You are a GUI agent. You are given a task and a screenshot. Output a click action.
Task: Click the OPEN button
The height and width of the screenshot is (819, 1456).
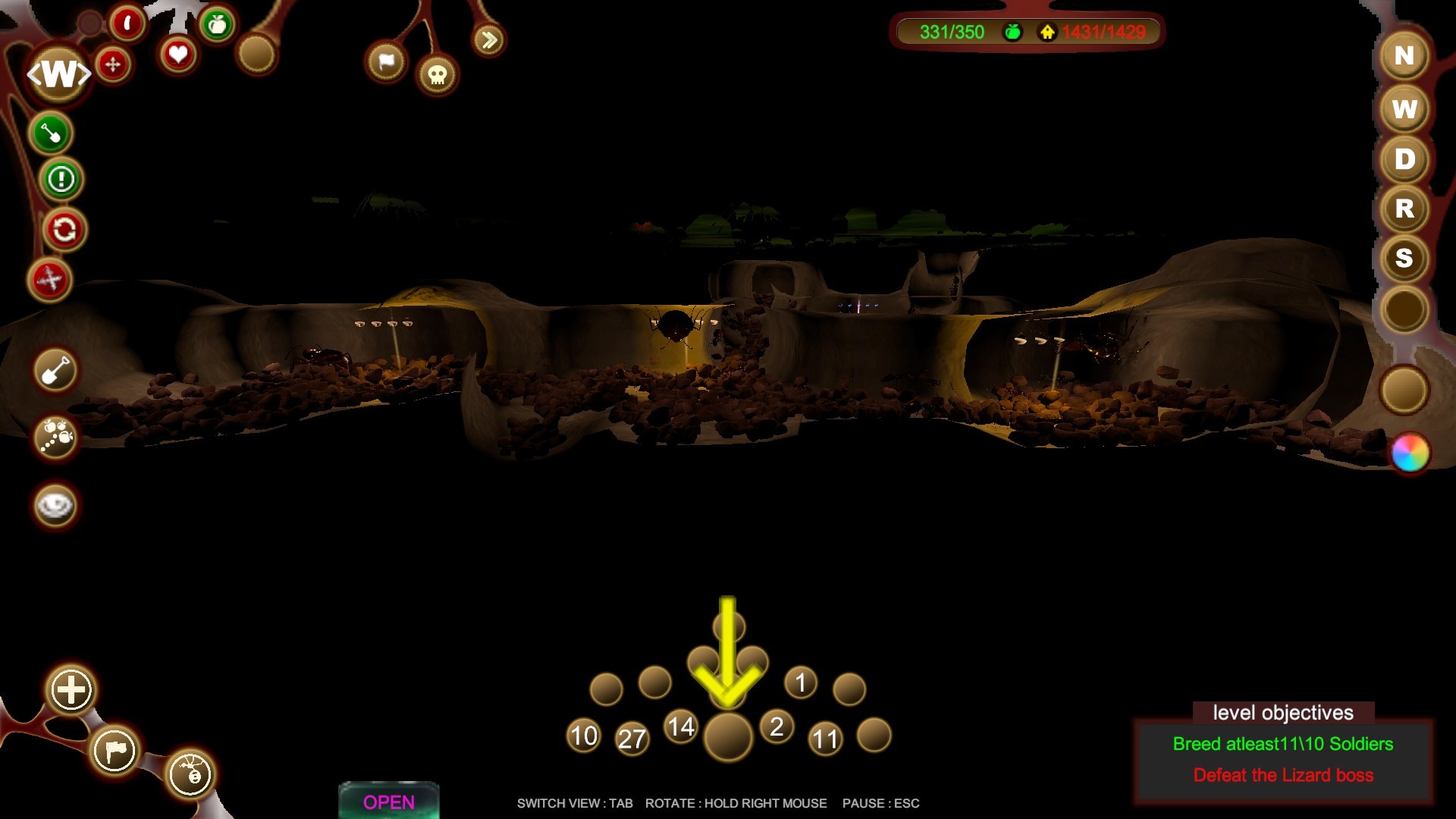click(389, 802)
